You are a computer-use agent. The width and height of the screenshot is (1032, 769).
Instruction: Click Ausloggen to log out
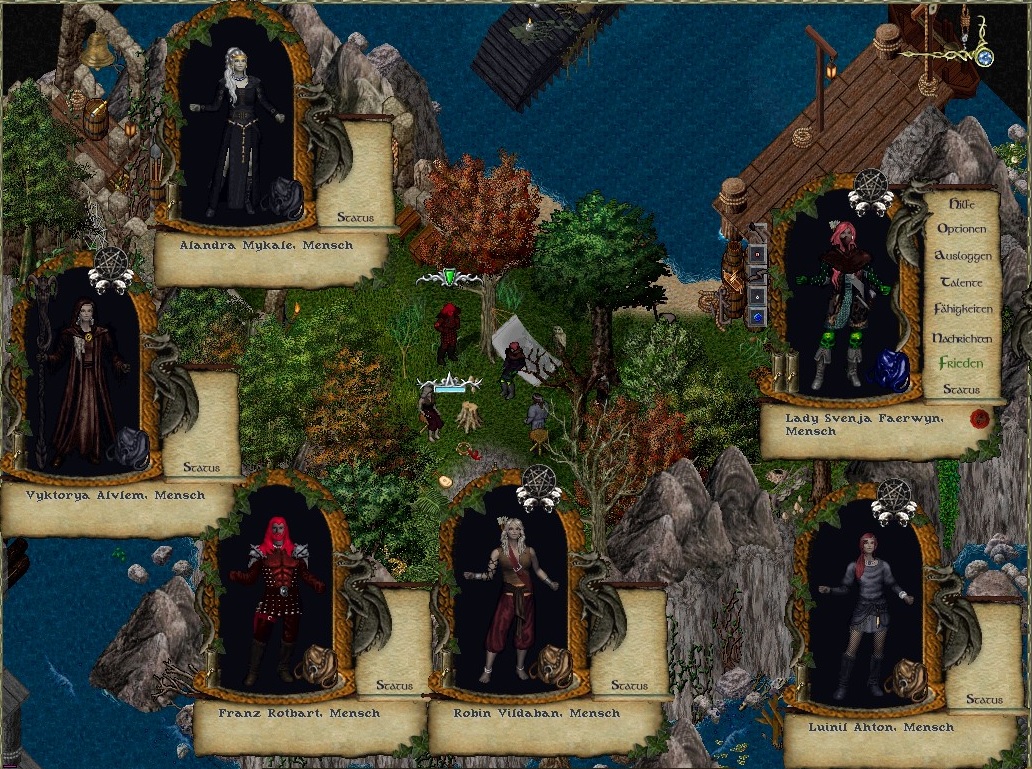(961, 256)
